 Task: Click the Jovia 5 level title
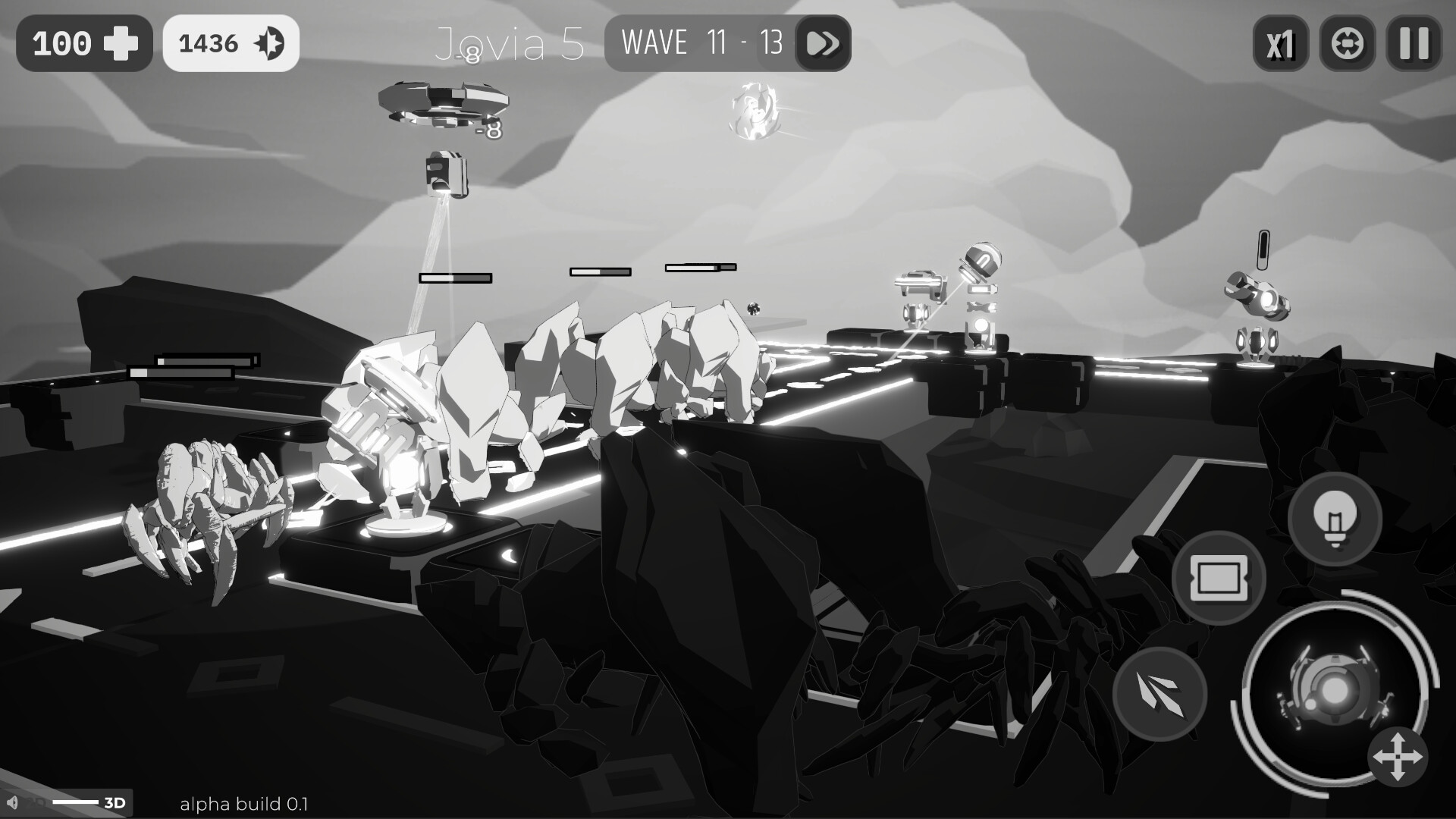click(512, 43)
